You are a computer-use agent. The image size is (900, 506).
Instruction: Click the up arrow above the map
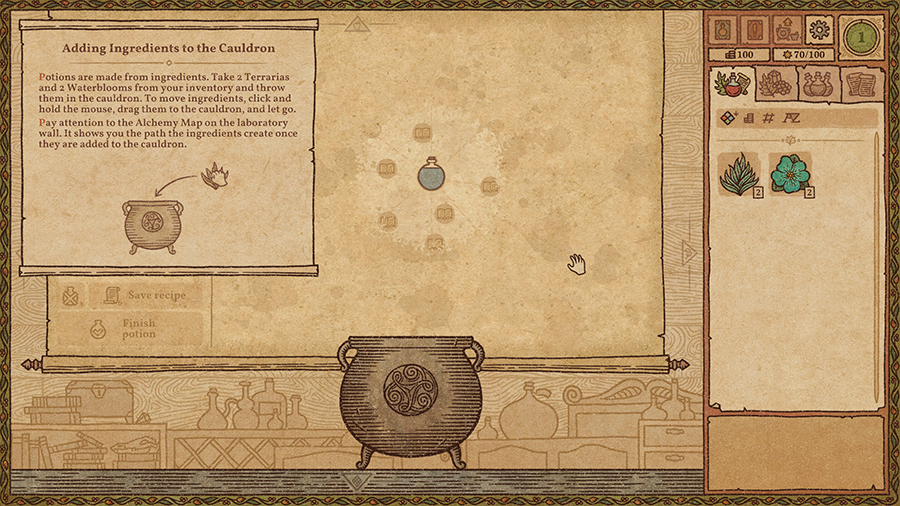point(357,22)
